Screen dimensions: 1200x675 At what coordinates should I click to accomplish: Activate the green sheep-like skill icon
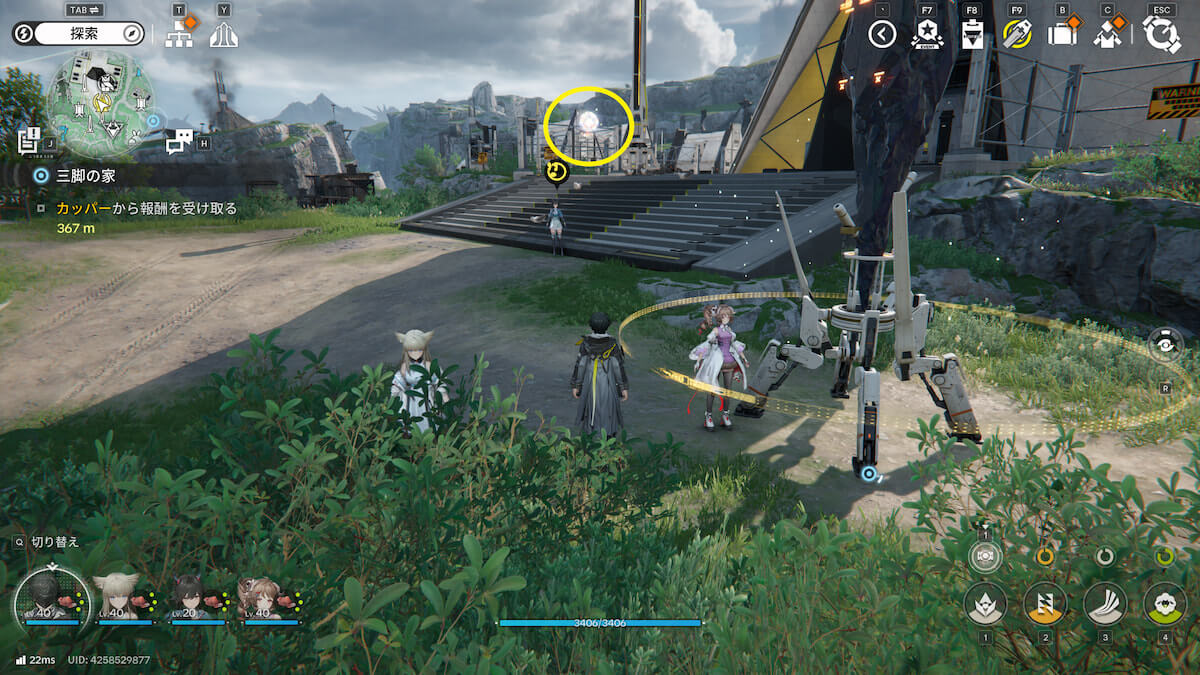coord(1164,603)
